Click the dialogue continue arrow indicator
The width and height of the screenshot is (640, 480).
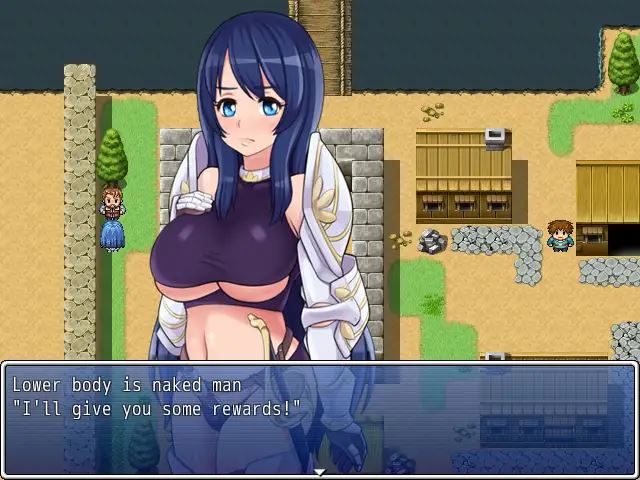pos(320,471)
